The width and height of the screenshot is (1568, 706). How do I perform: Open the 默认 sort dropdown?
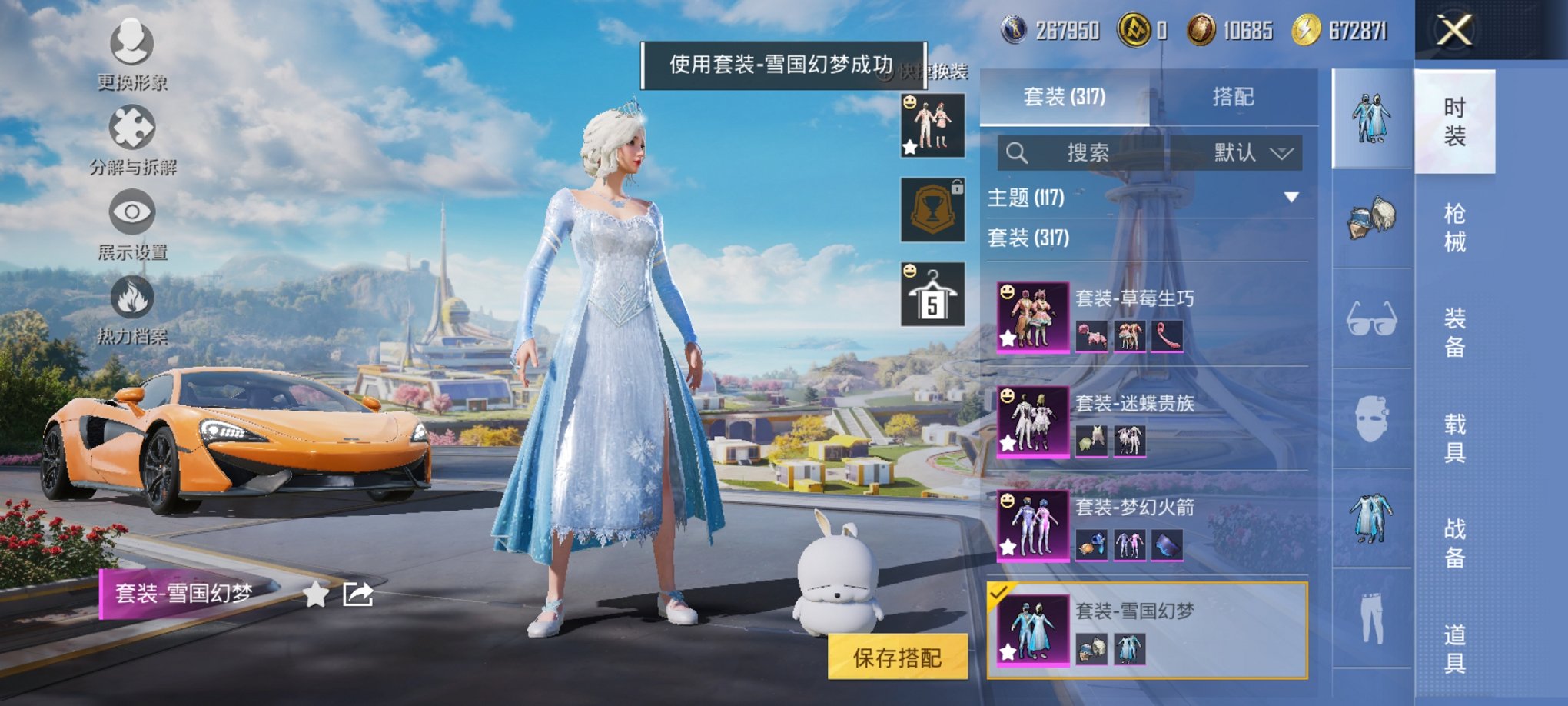1245,152
